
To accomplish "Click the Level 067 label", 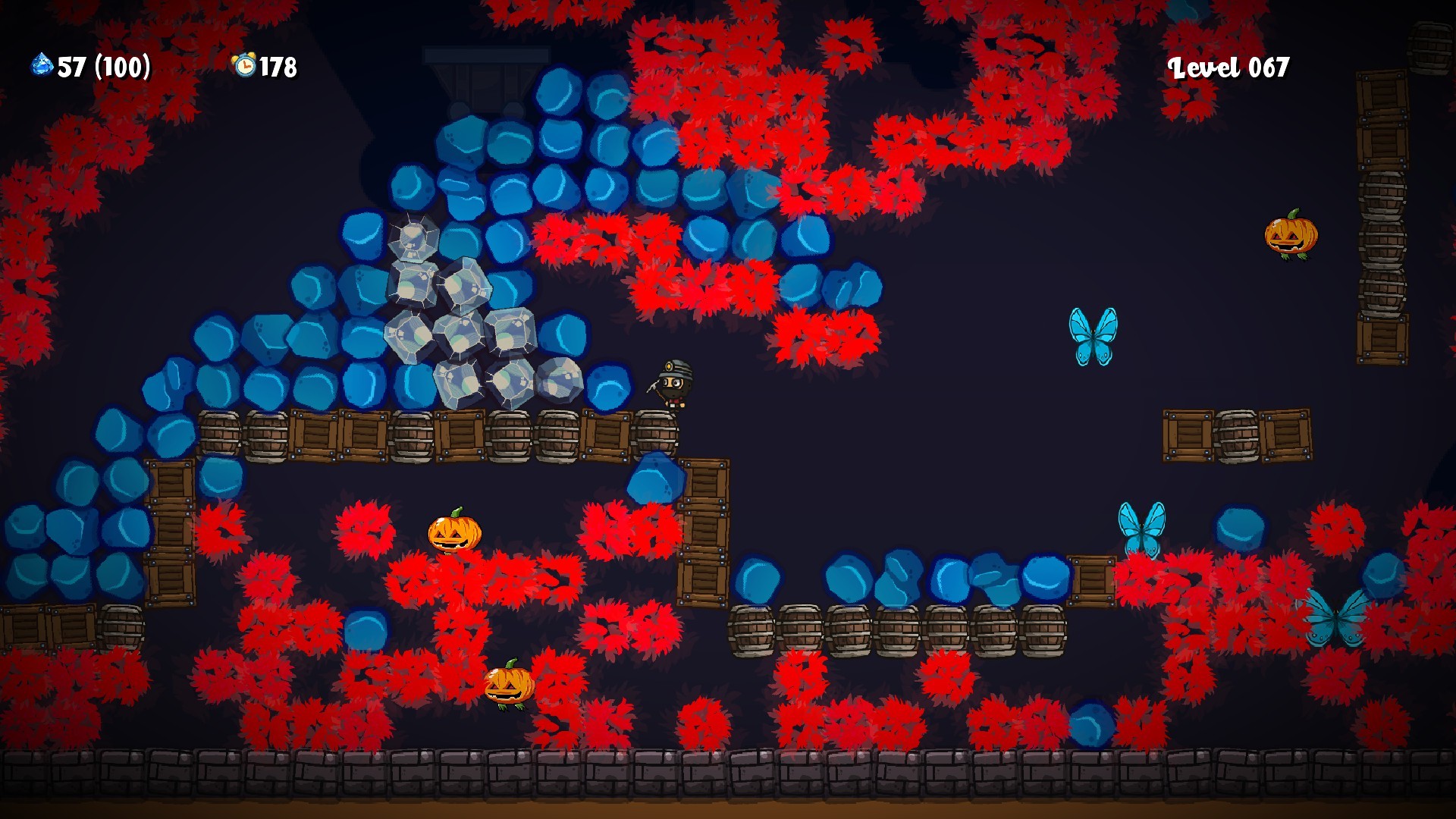I will tap(1228, 68).
